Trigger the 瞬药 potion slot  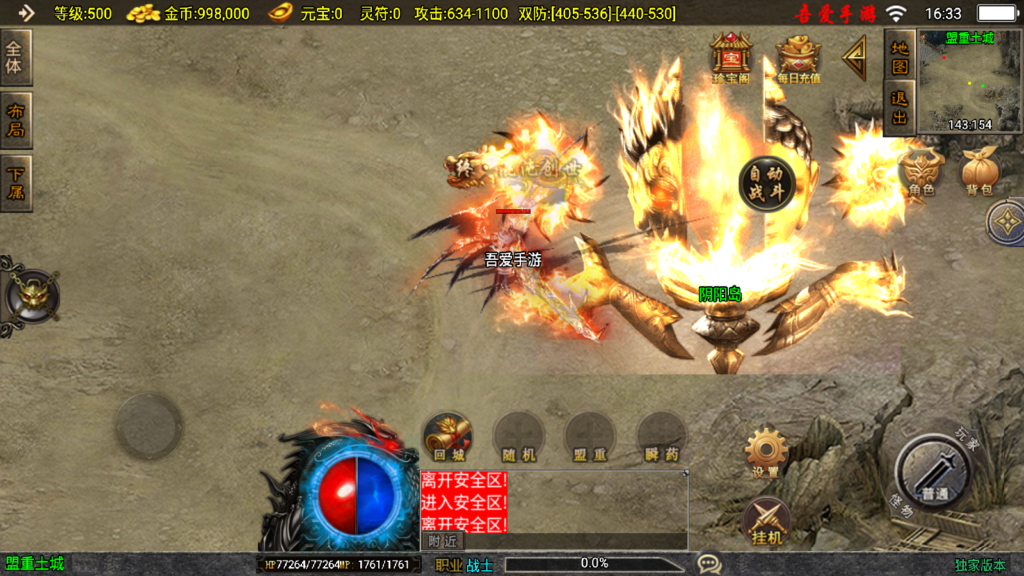click(x=660, y=437)
